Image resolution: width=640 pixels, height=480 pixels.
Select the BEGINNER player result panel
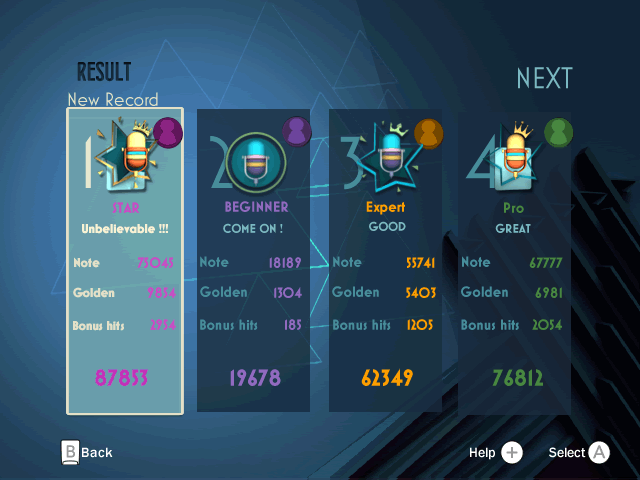pos(254,260)
